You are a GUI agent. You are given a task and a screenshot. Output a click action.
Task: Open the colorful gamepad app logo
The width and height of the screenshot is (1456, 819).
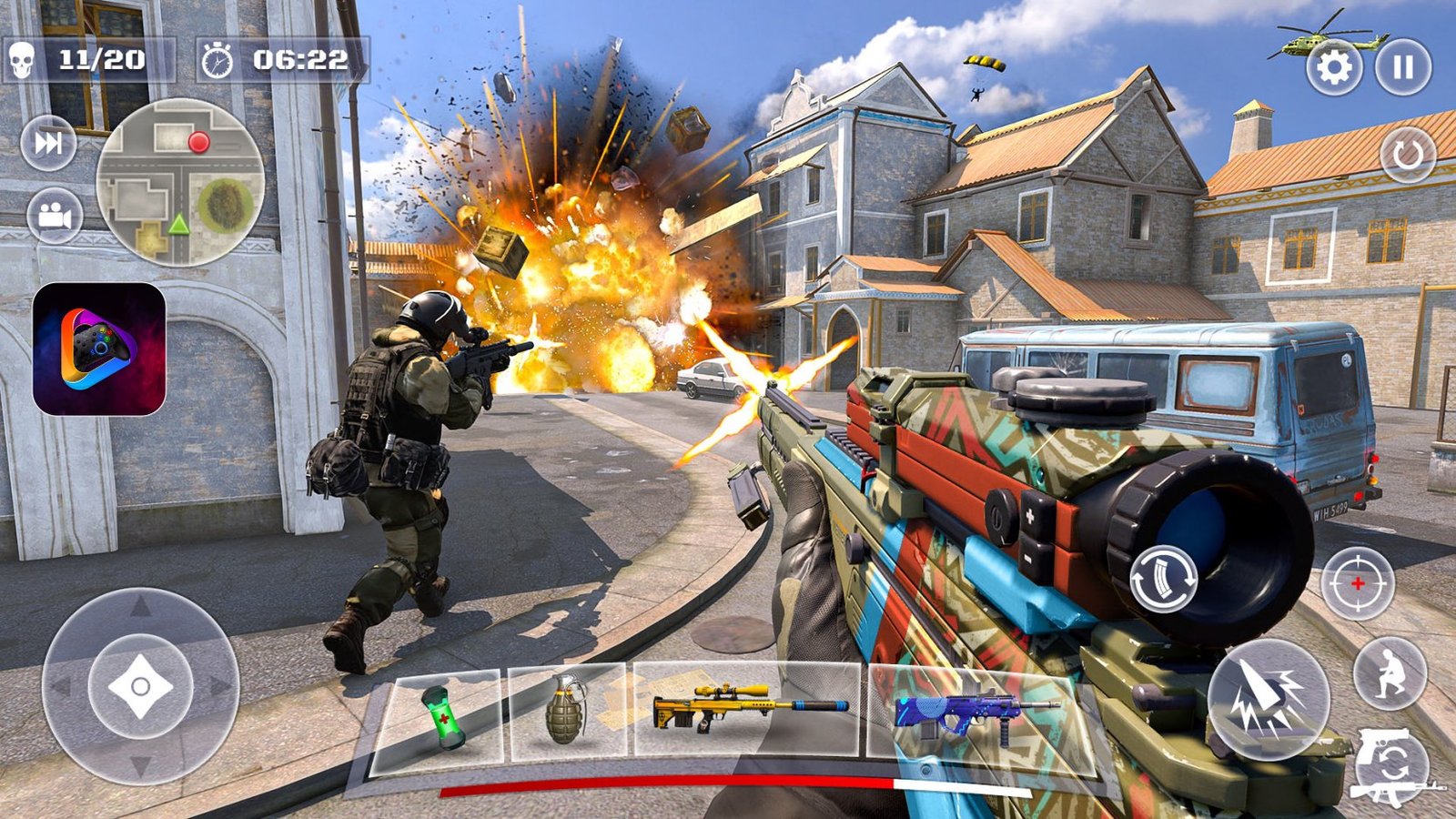(x=99, y=349)
